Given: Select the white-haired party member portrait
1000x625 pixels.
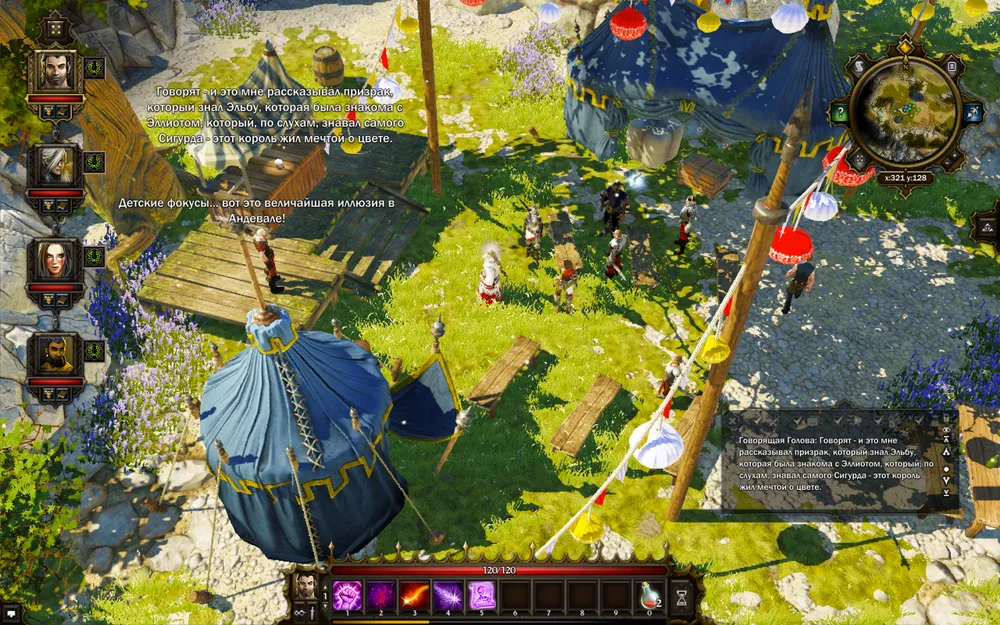Looking at the screenshot, I should (x=54, y=165).
